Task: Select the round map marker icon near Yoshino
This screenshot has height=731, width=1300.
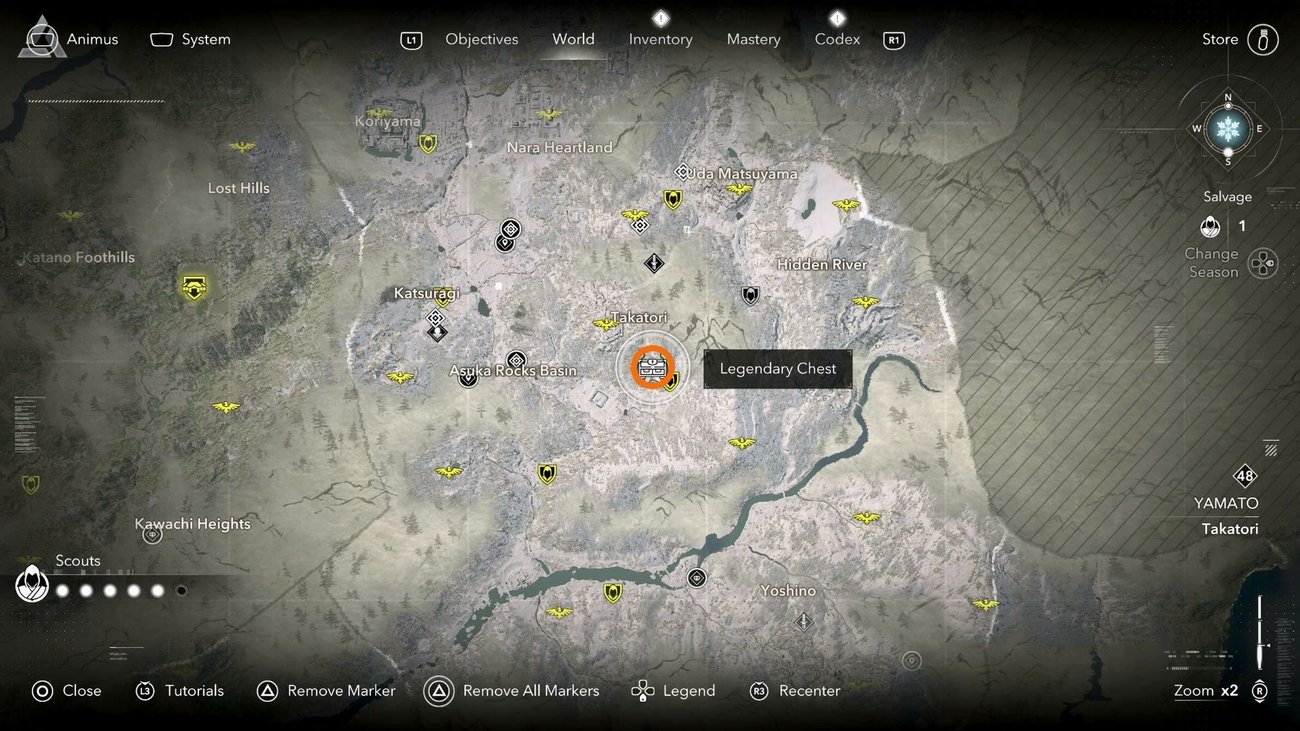Action: (x=696, y=577)
